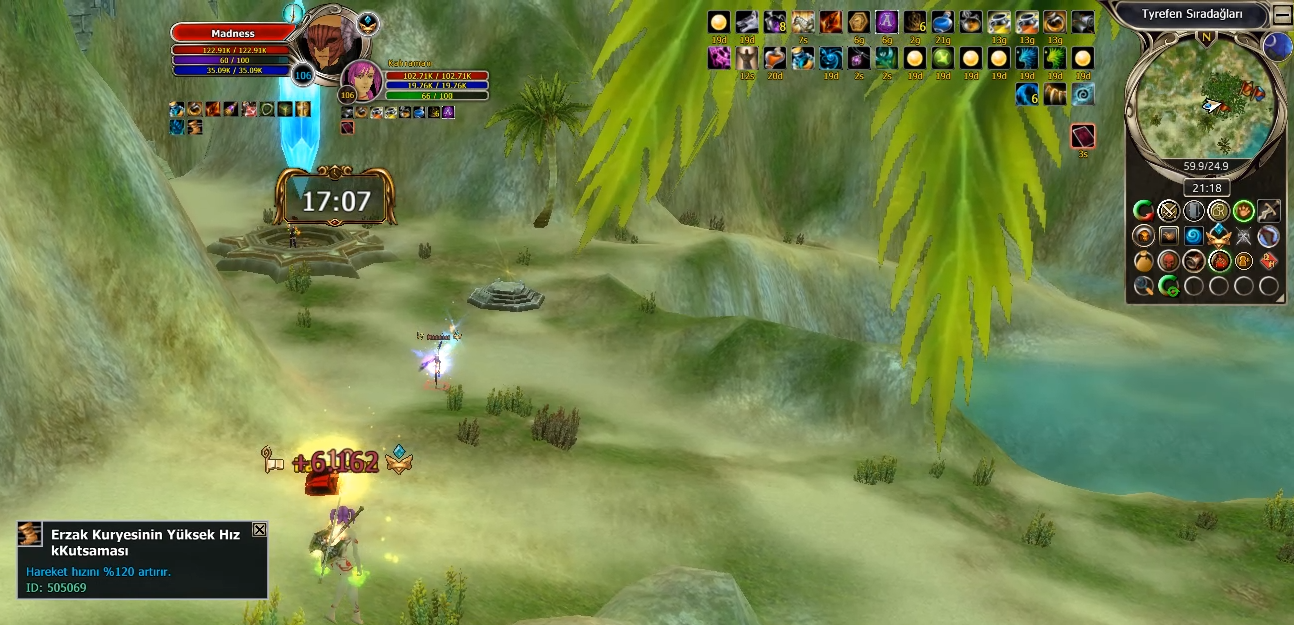Image resolution: width=1294 pixels, height=625 pixels.
Task: Select the green cross buff icon
Action: 942,58
